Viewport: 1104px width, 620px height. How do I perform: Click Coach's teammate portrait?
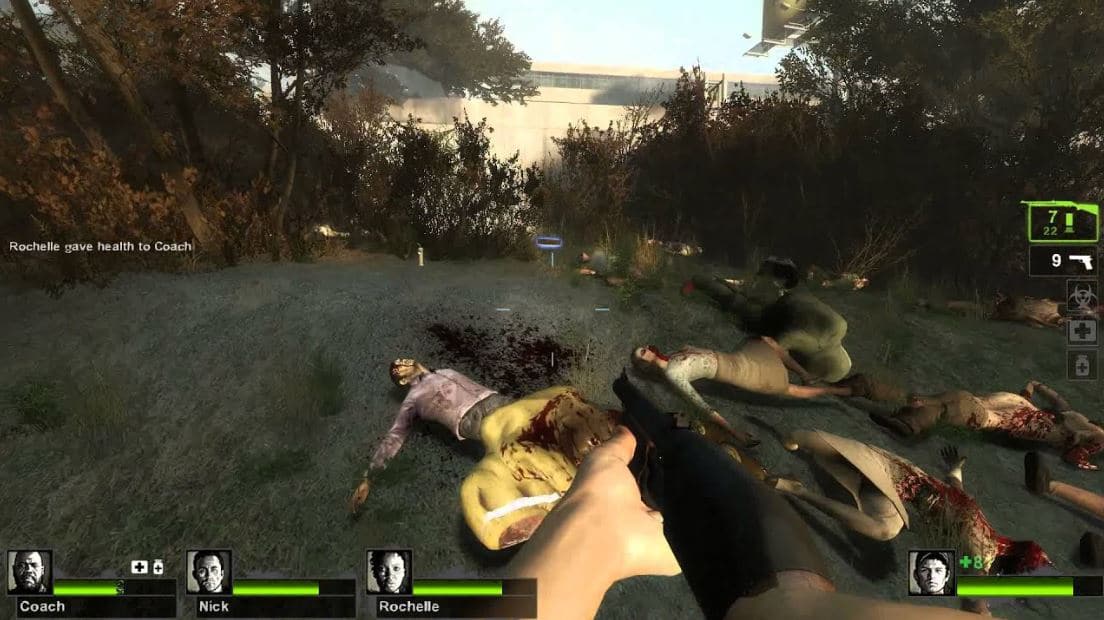coord(29,572)
